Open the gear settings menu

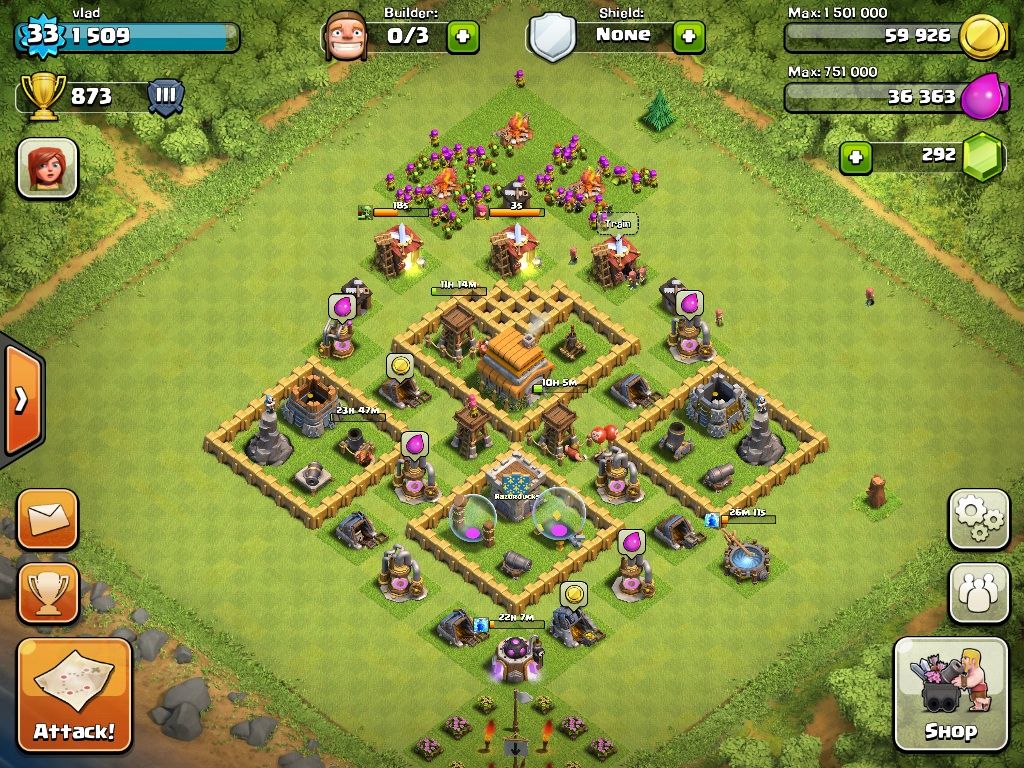coord(979,519)
